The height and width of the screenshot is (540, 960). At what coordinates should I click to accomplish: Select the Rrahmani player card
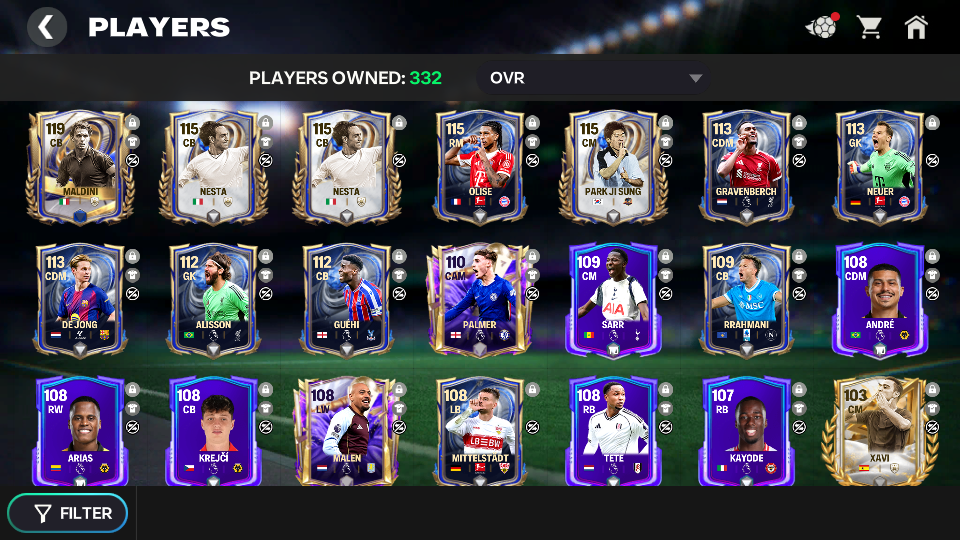pyautogui.click(x=747, y=299)
